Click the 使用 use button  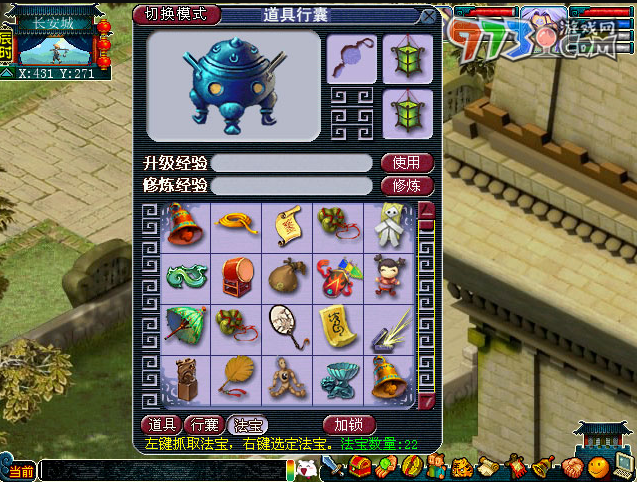(x=406, y=163)
